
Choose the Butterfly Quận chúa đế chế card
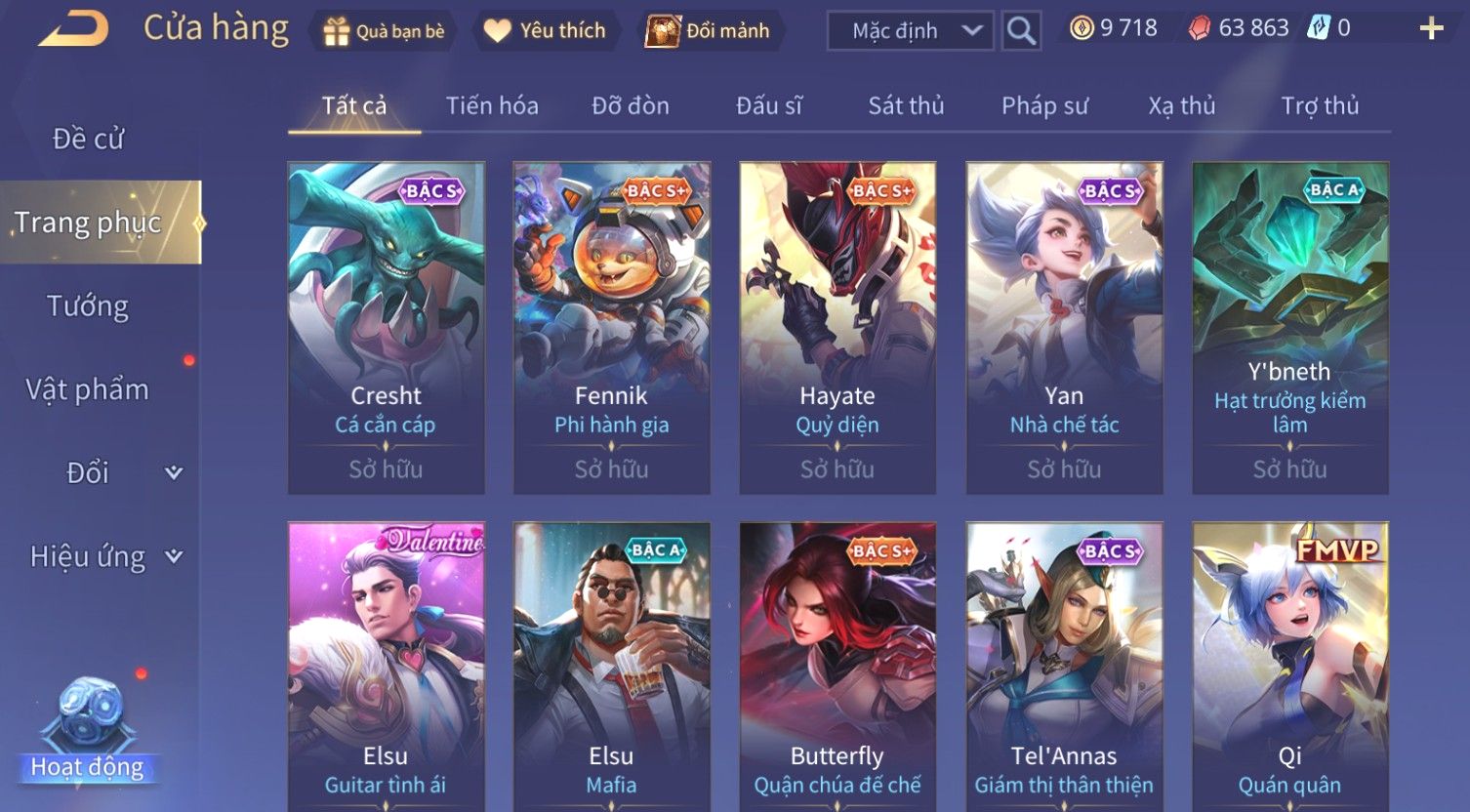coord(837,673)
